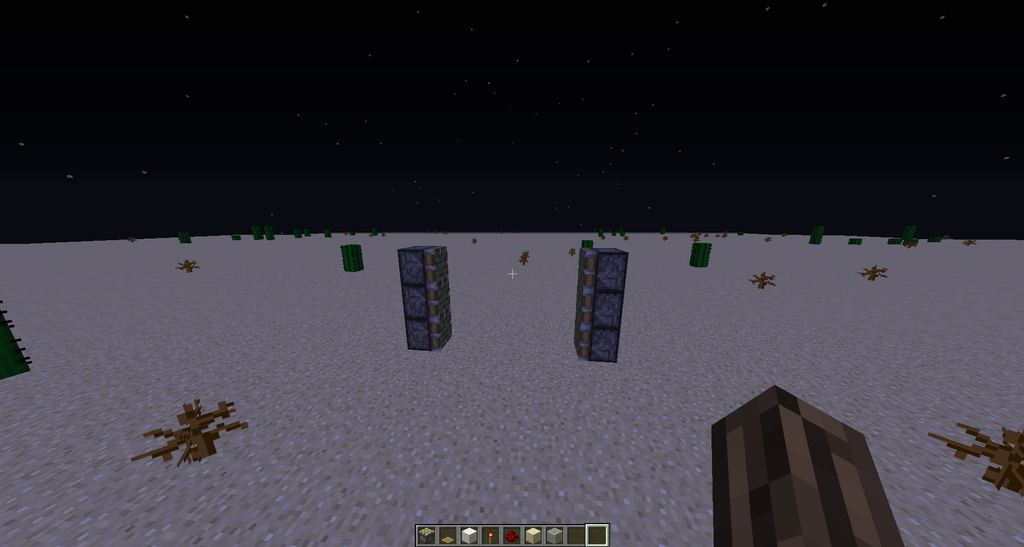Select the sticky piston hotbar slot
The image size is (1024, 547).
[x=426, y=536]
